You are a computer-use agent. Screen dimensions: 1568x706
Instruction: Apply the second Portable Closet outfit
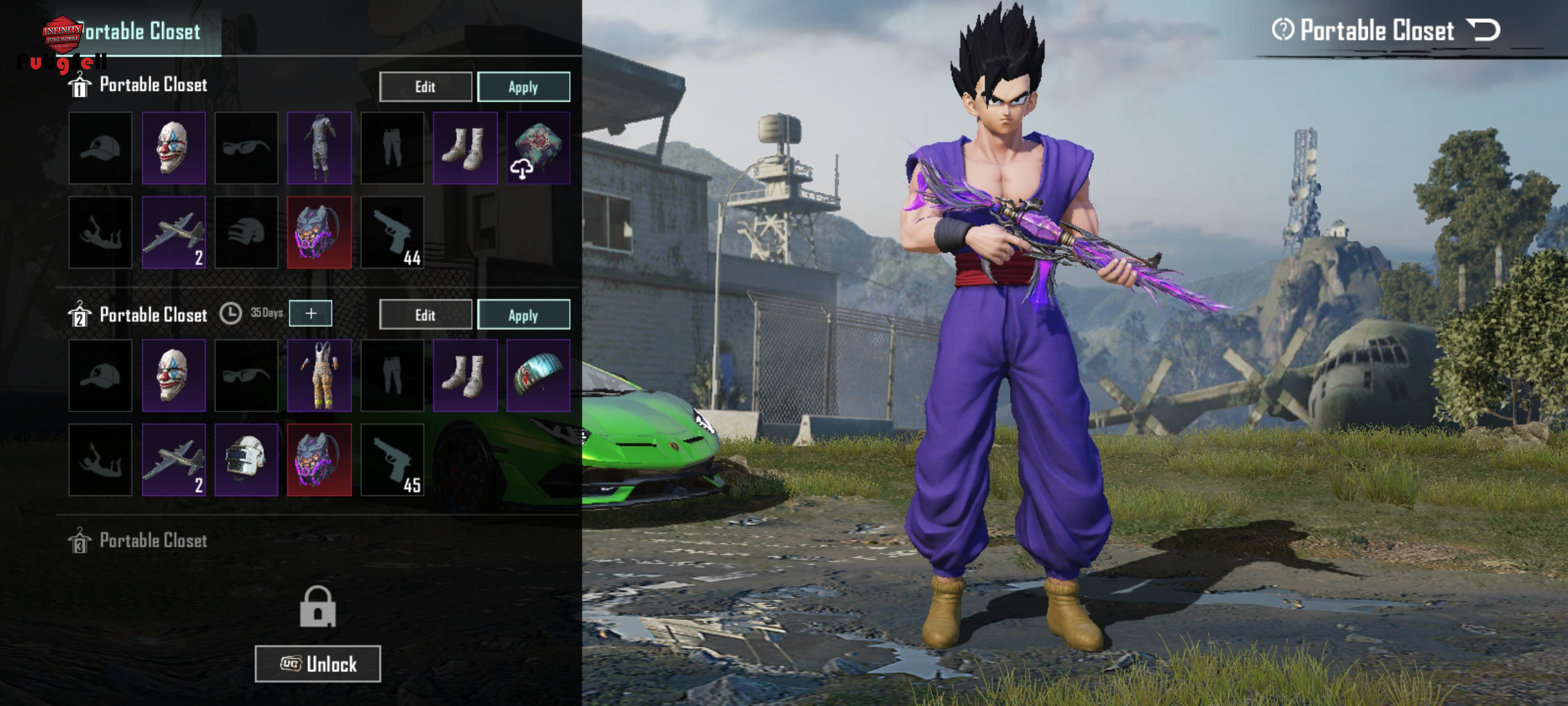[x=523, y=315]
